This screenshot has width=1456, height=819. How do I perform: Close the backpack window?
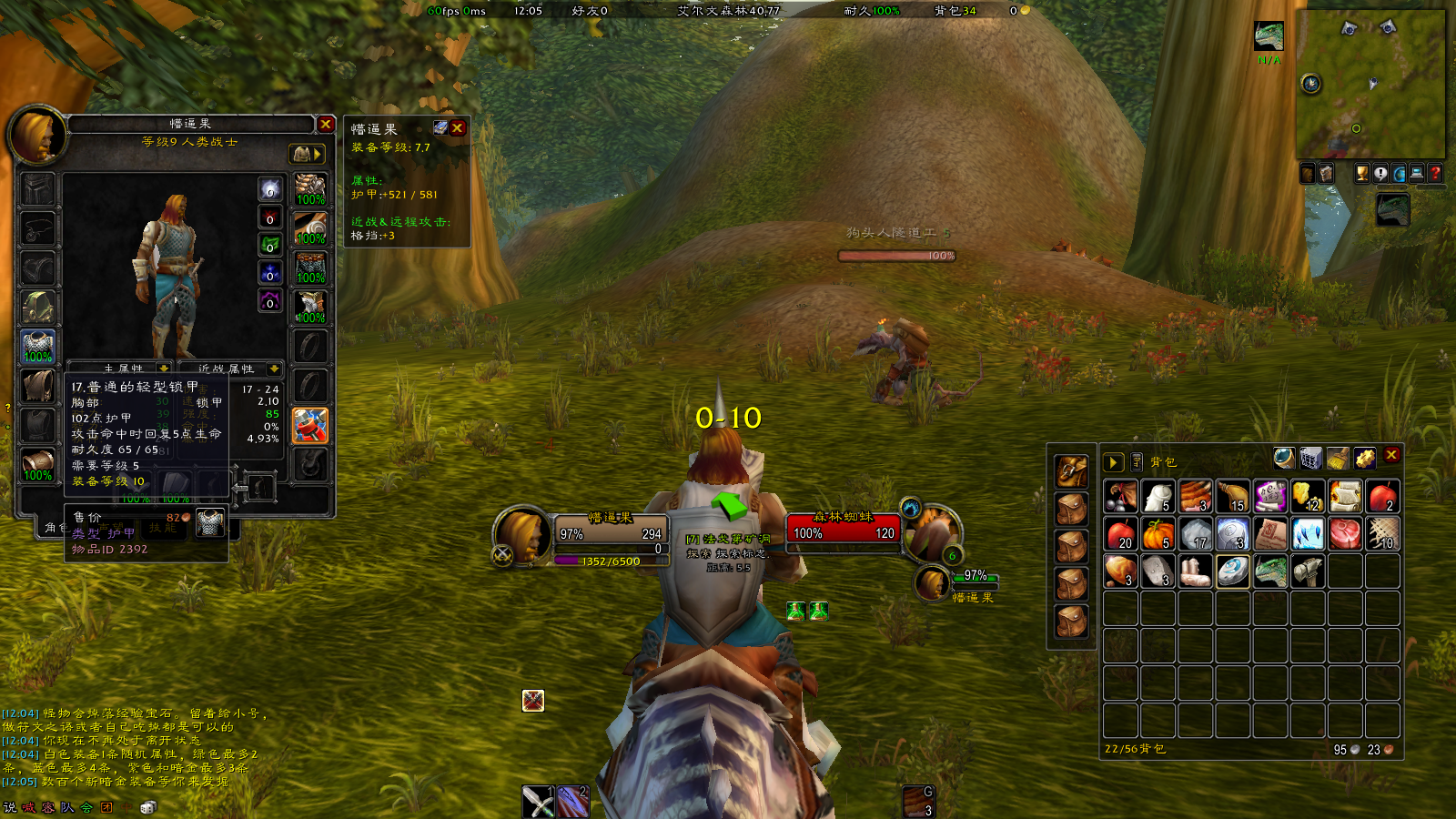click(x=1391, y=455)
